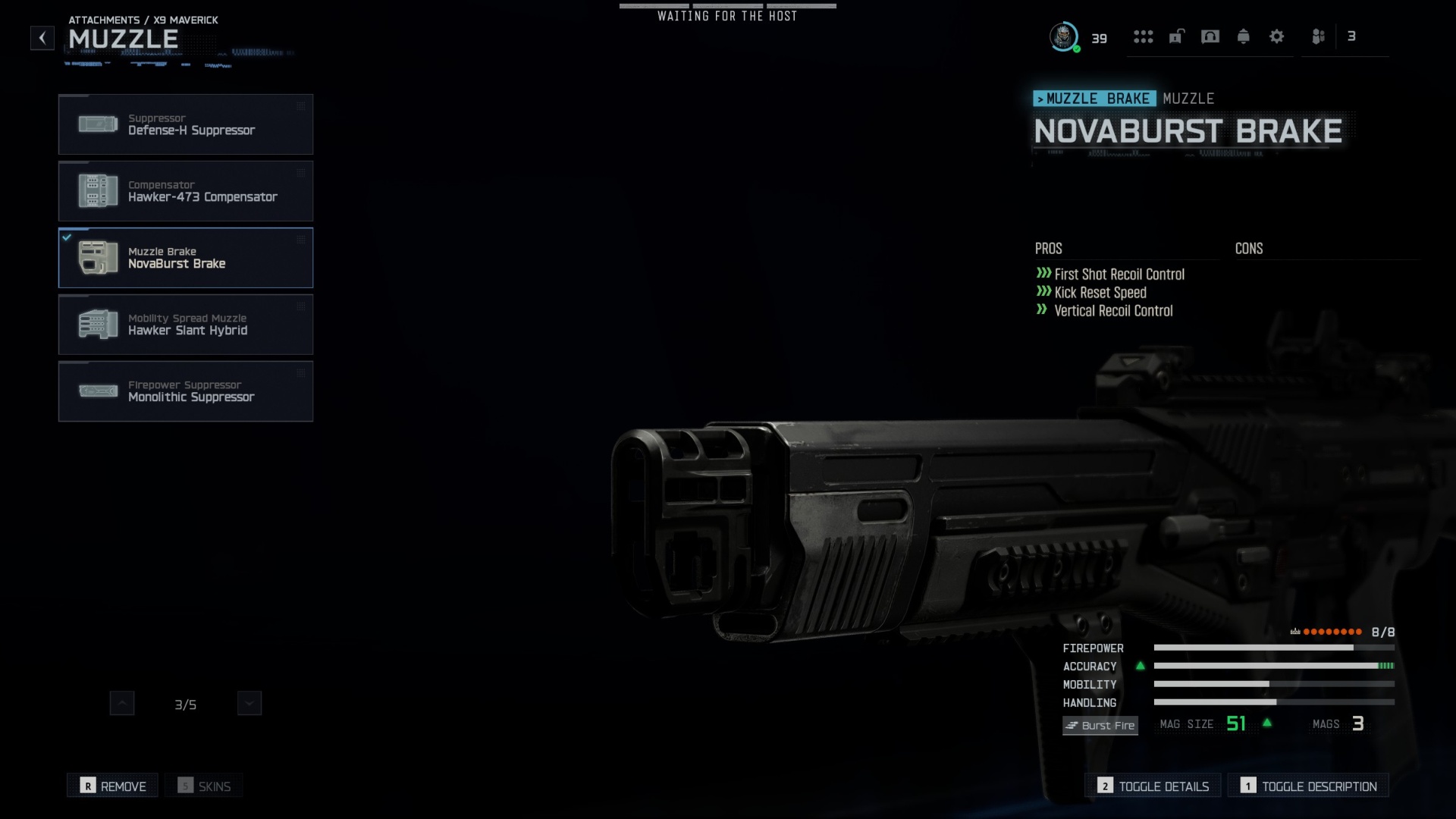
Task: Open the Skins menu button
Action: click(x=203, y=786)
